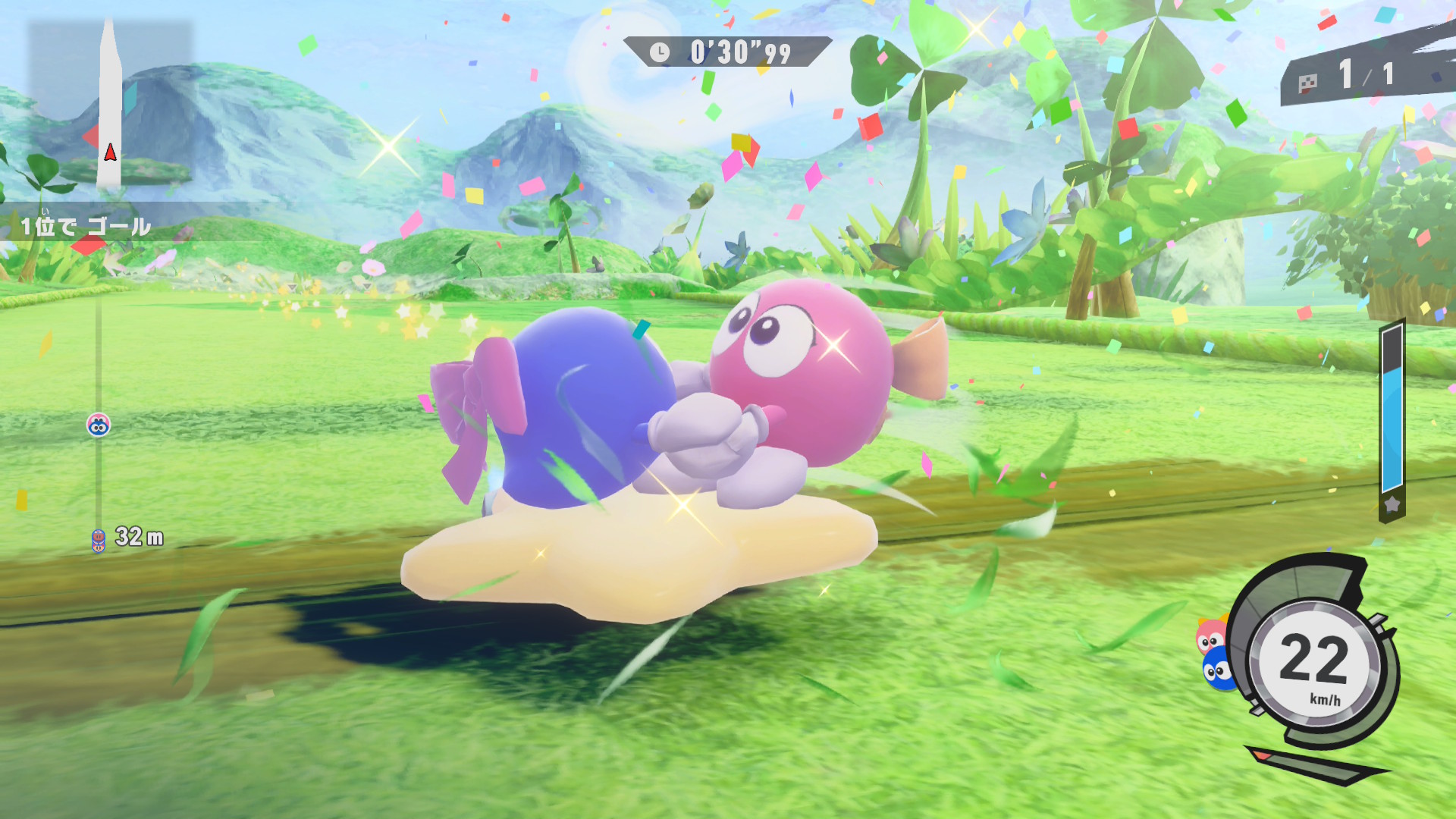Viewport: 1456px width, 819px height.
Task: Click the rider marker on the progress track
Action: 99,425
